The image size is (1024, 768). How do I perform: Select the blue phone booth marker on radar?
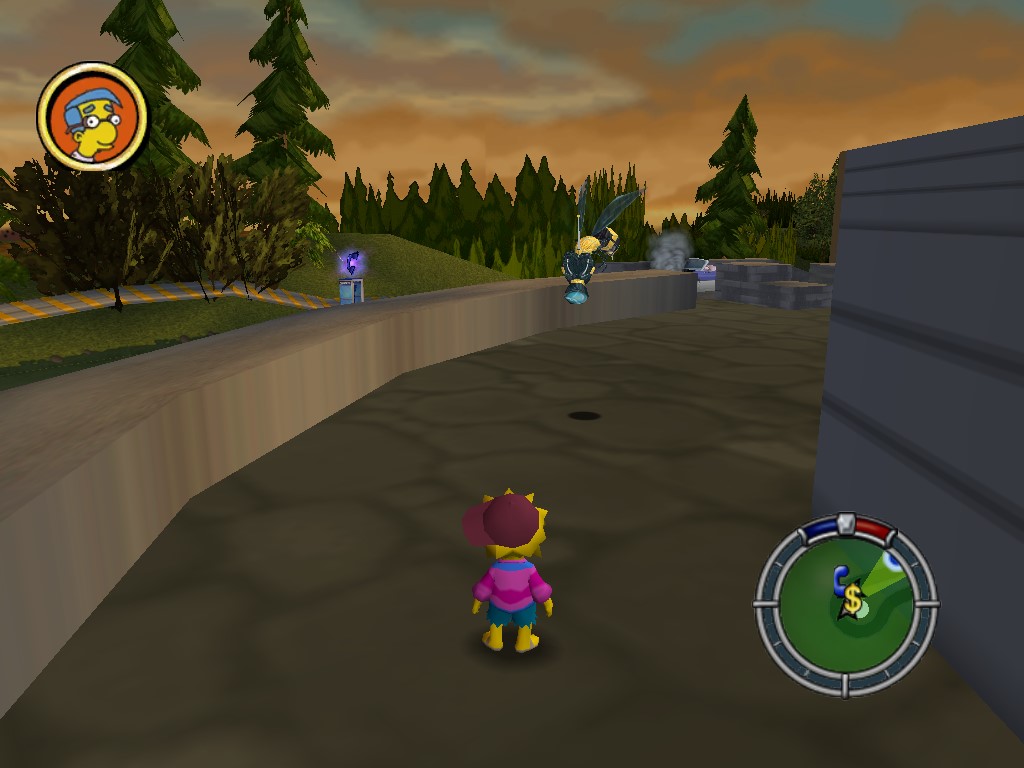840,579
